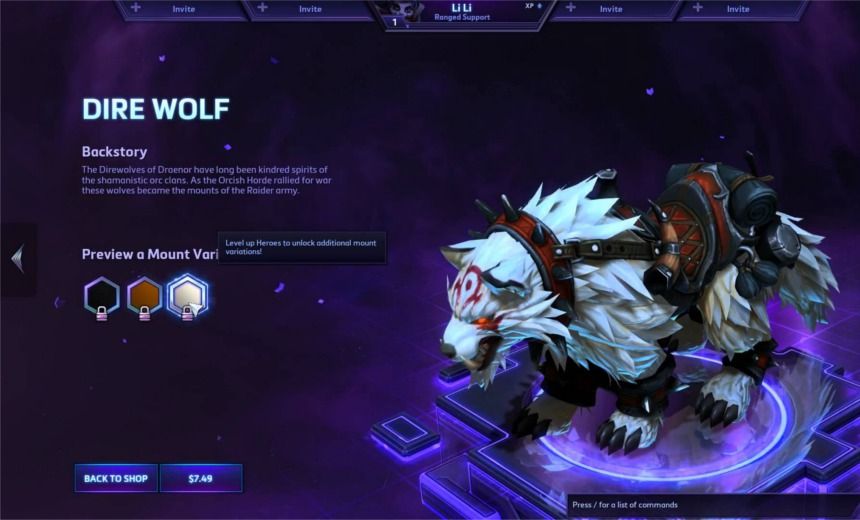Click the left arrow for previous mount
Viewport: 860px width, 520px height.
tap(17, 260)
